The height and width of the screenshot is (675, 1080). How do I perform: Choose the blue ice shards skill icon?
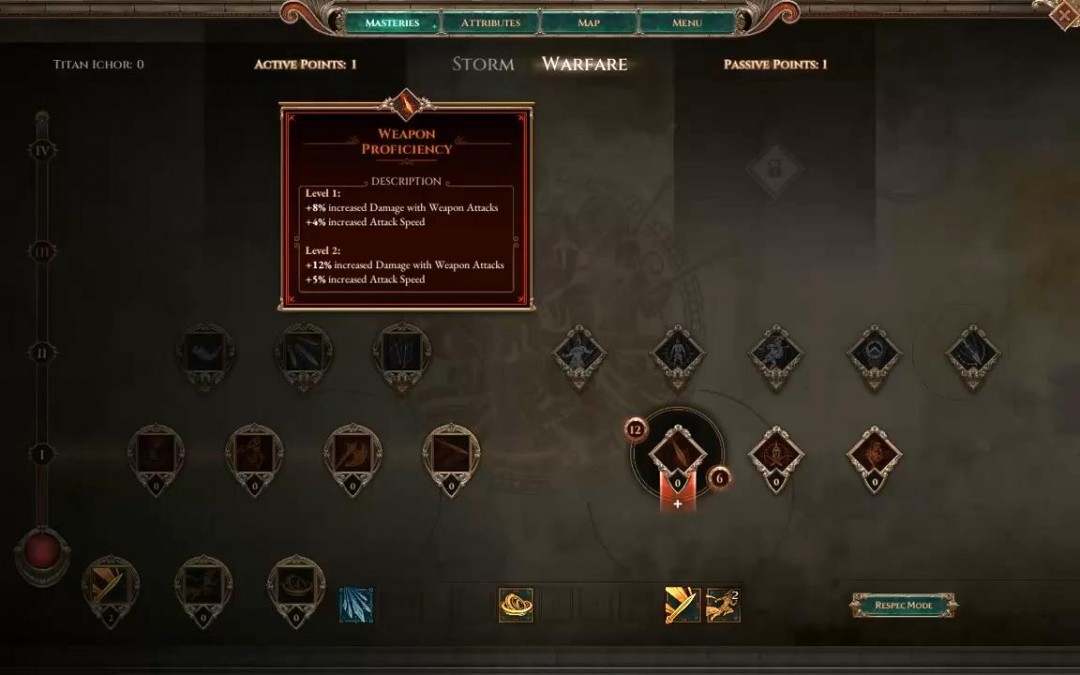click(356, 605)
